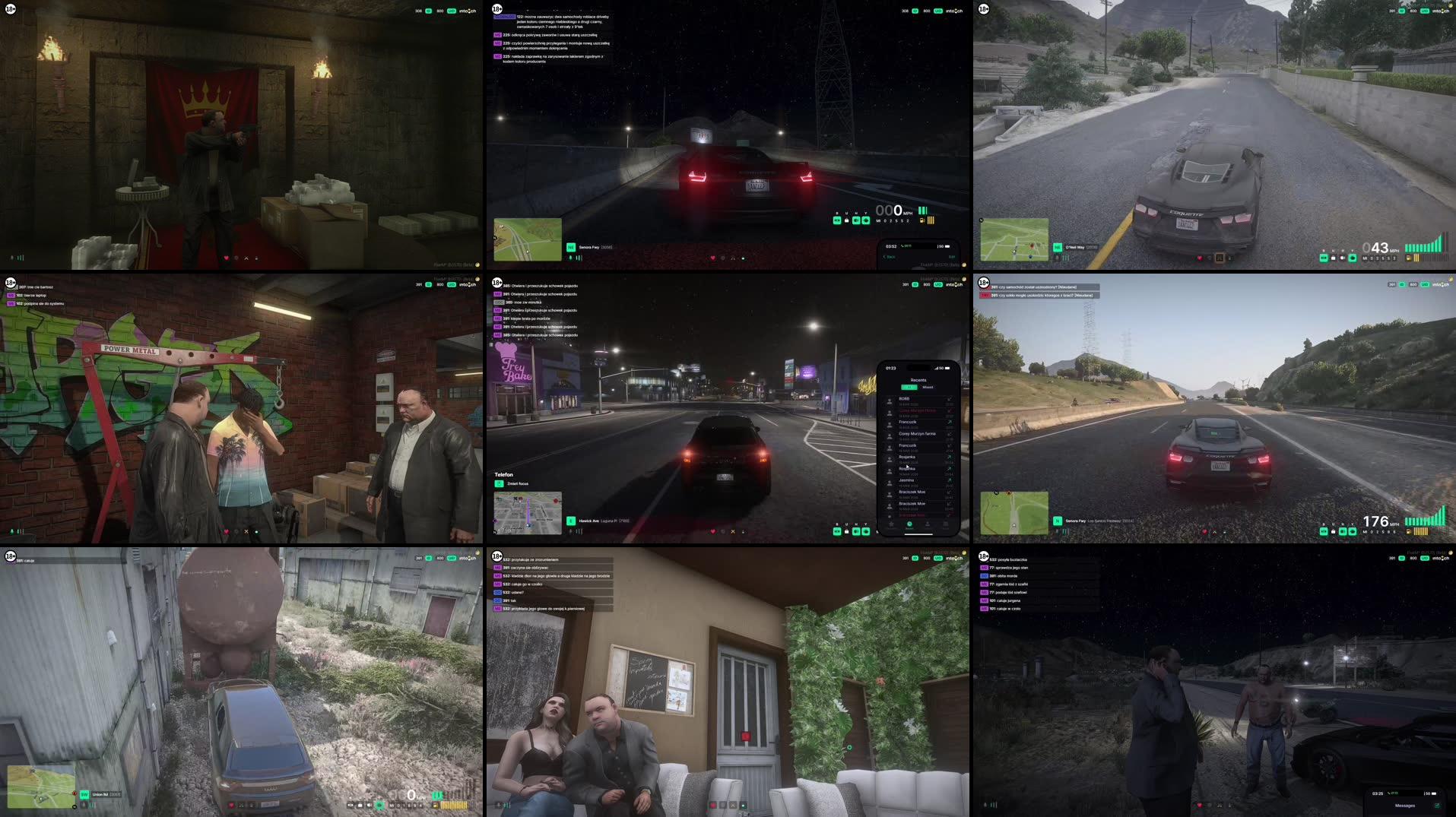Expand the outgoing call arrow next to Francuzik
Screen dimensions: 1456x817
(949, 422)
